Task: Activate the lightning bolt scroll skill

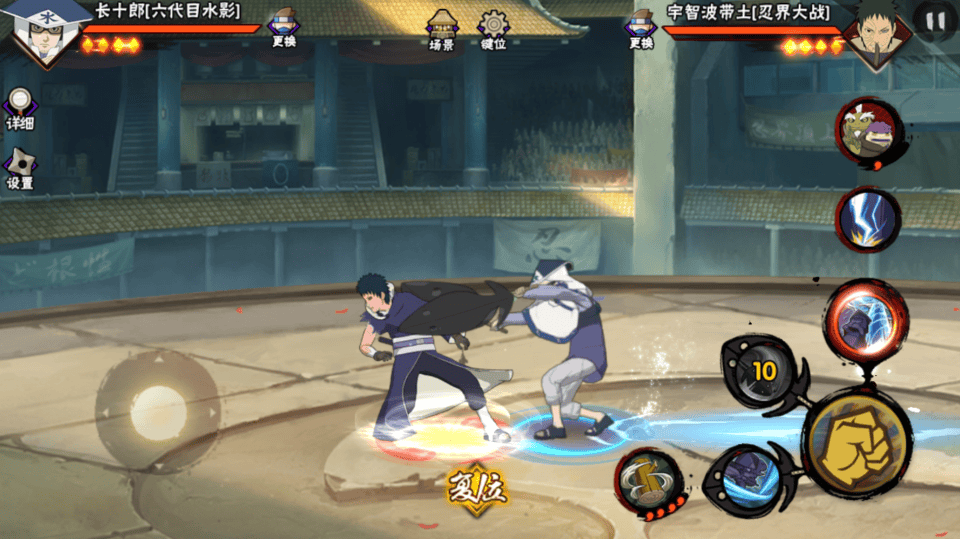Action: 866,219
